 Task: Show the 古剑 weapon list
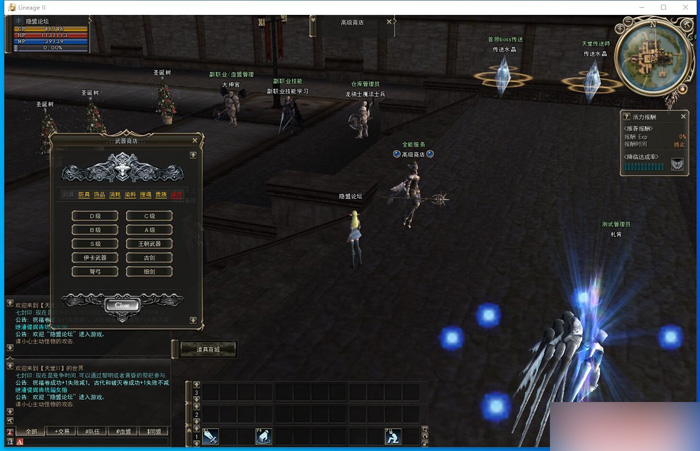(149, 258)
